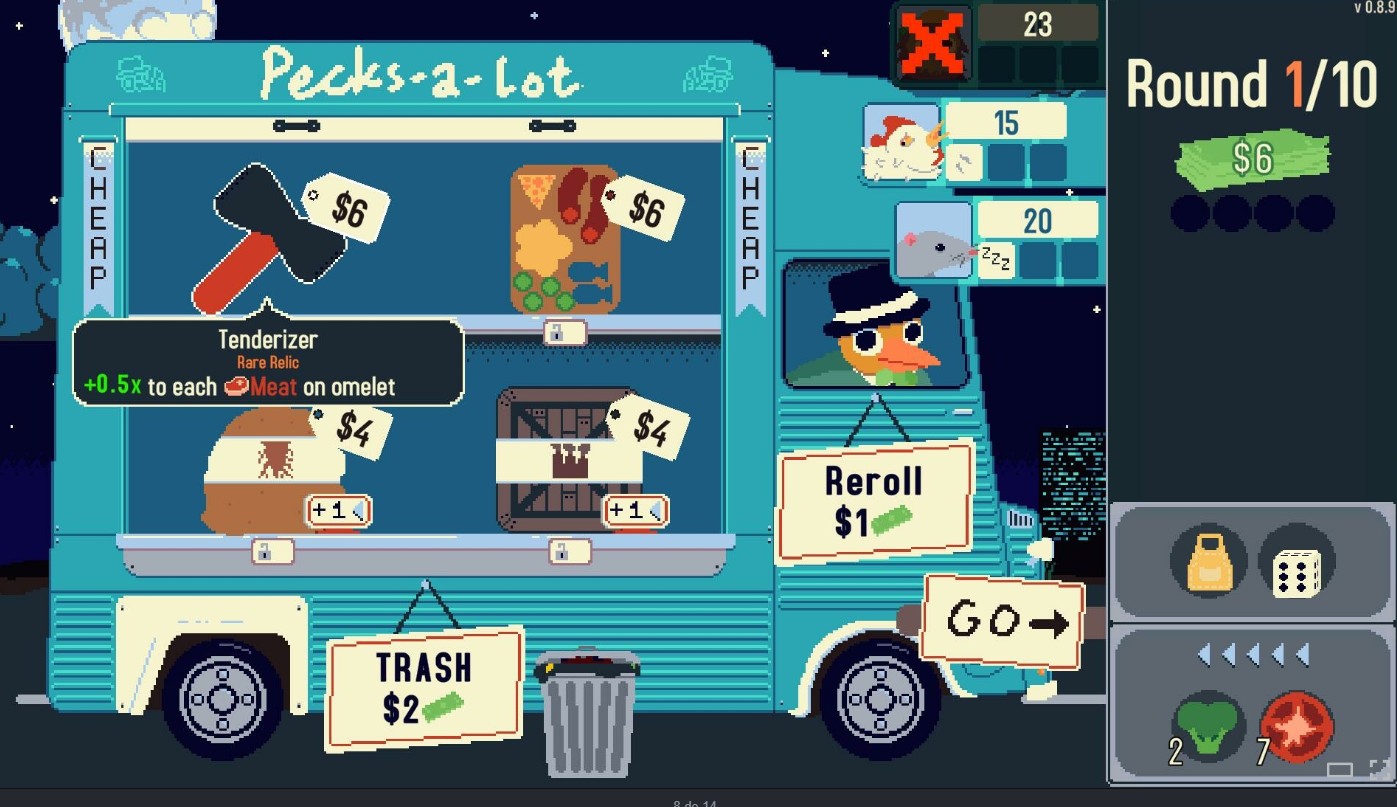
Task: Inspect the chicken opponent portrait
Action: tap(902, 146)
